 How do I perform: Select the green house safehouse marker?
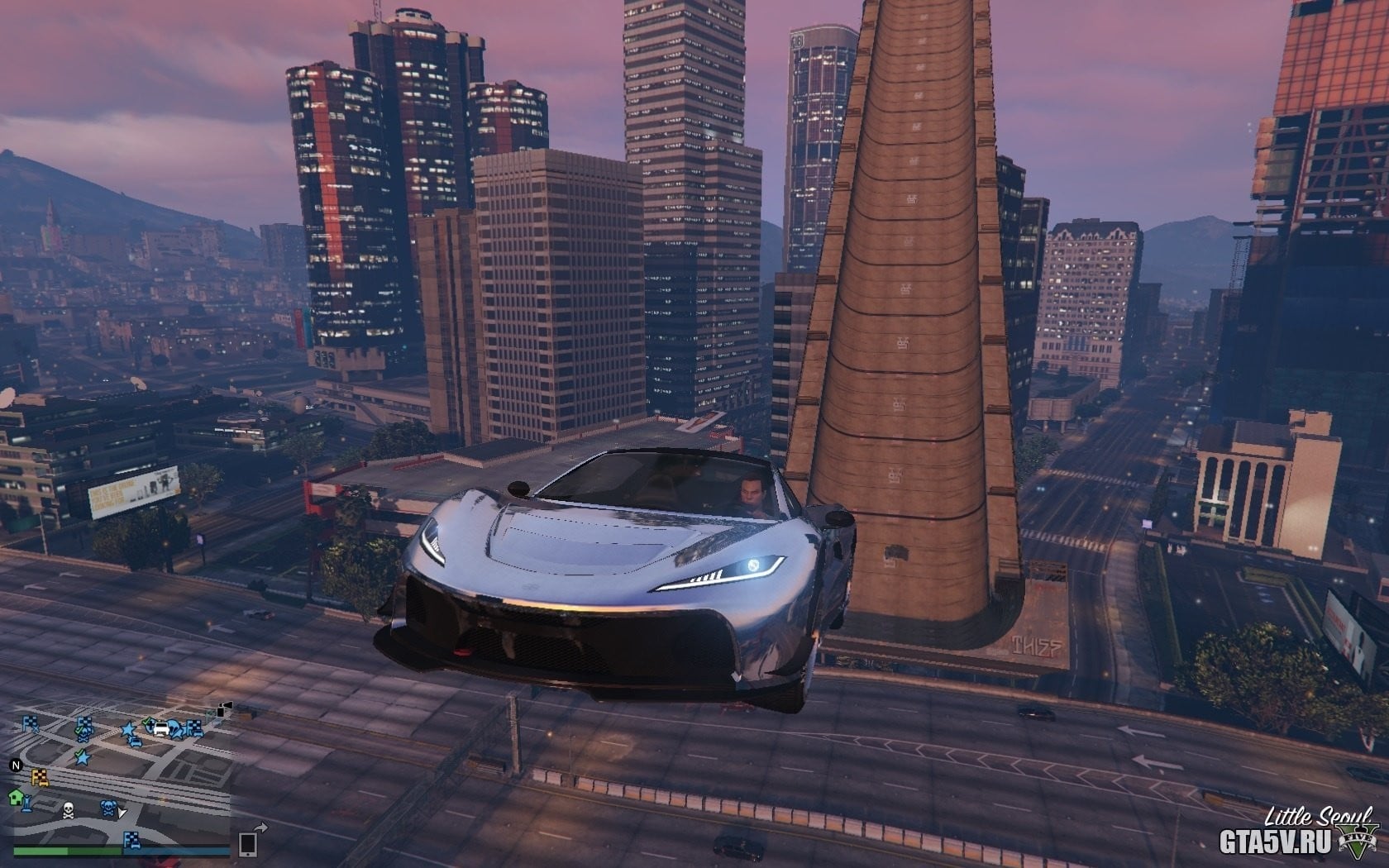click(16, 797)
